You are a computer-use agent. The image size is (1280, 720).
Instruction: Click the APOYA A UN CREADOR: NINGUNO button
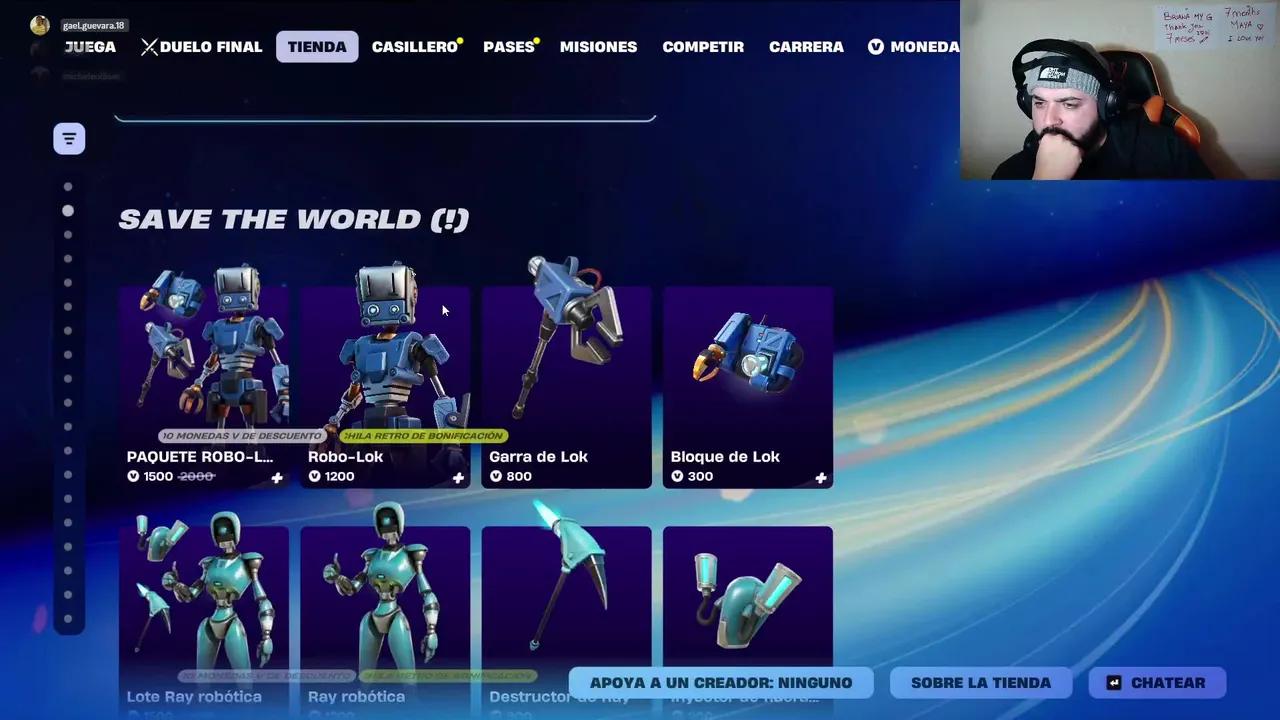point(720,682)
